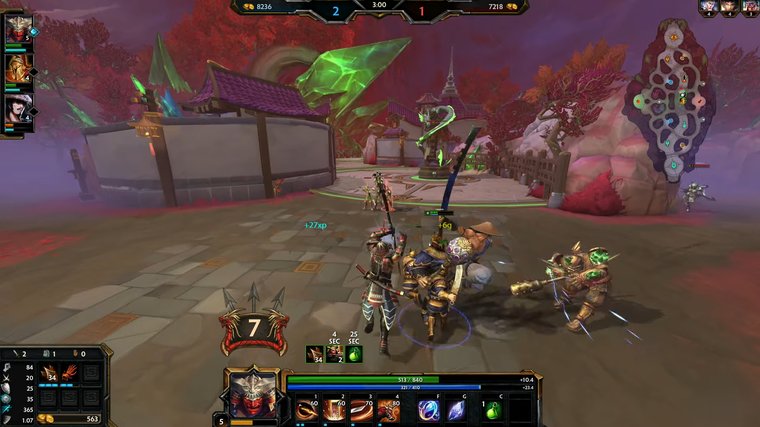Click the last enemy god portrait

[x=748, y=6]
